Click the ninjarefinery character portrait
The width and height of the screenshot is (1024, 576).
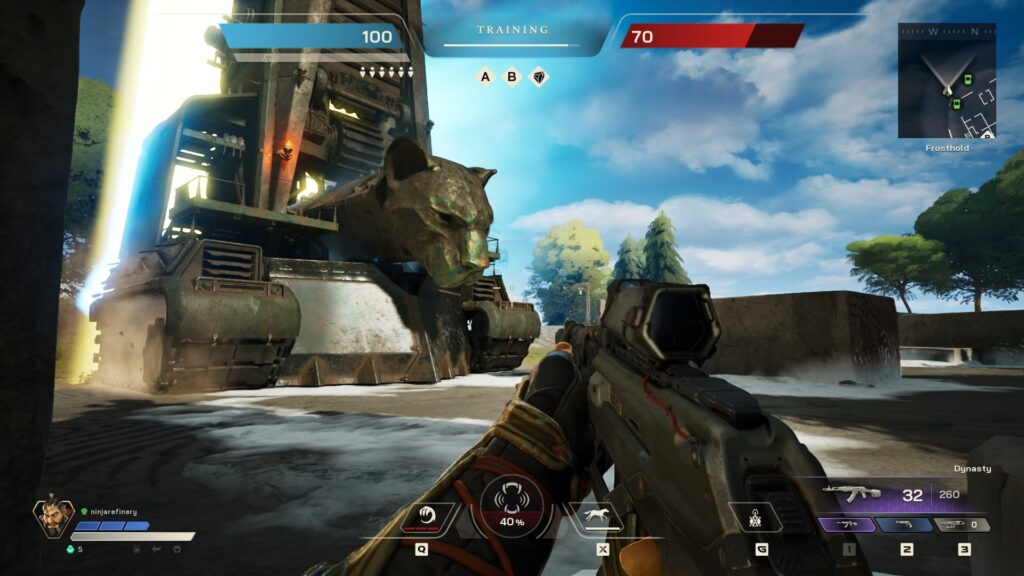[51, 518]
